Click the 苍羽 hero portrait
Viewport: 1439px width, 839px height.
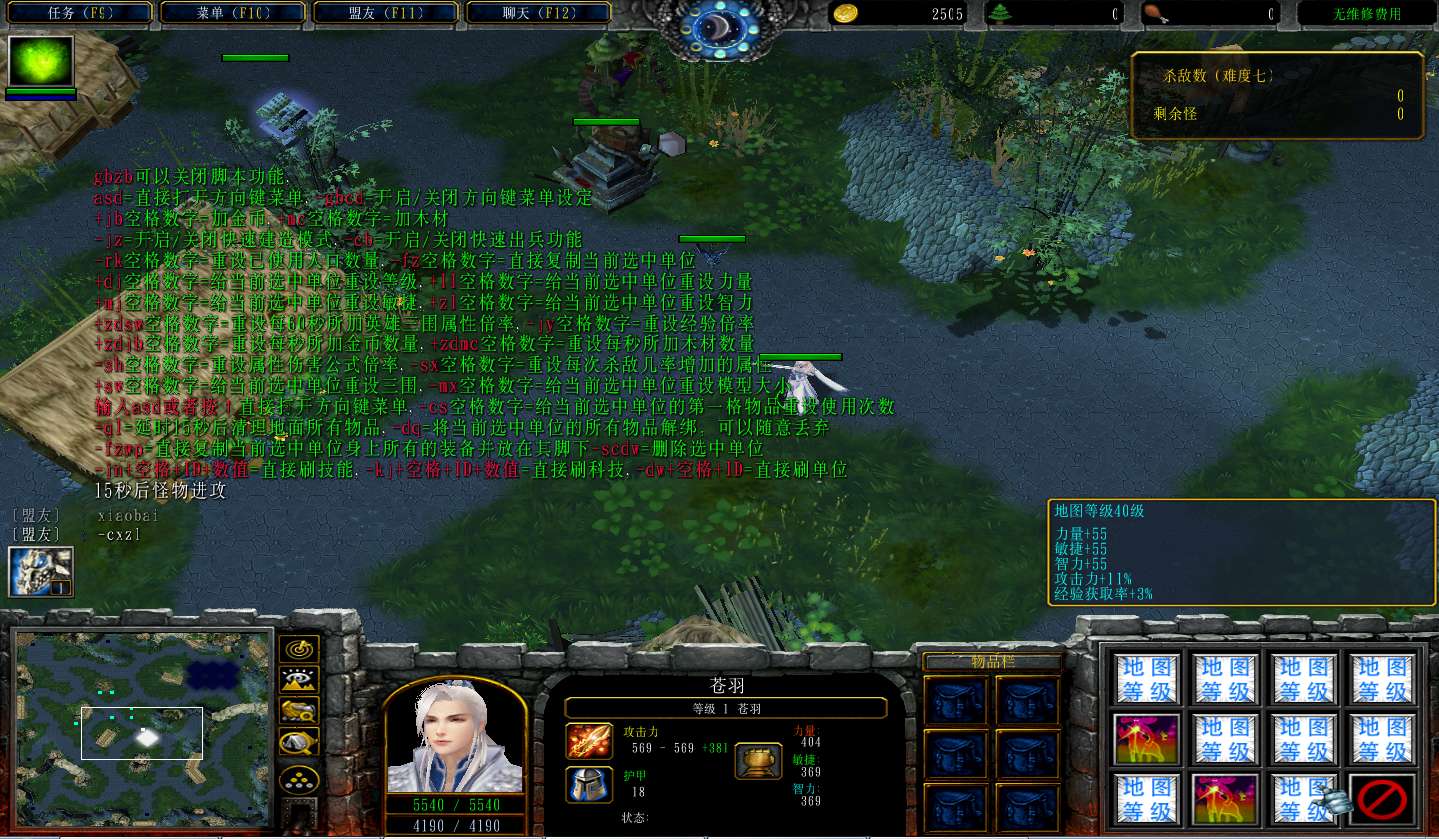(455, 740)
